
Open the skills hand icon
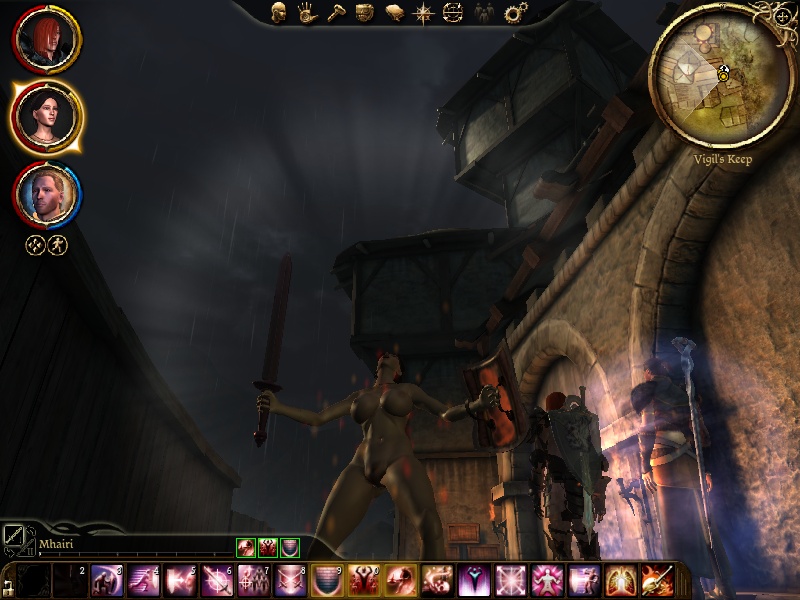pyautogui.click(x=307, y=13)
